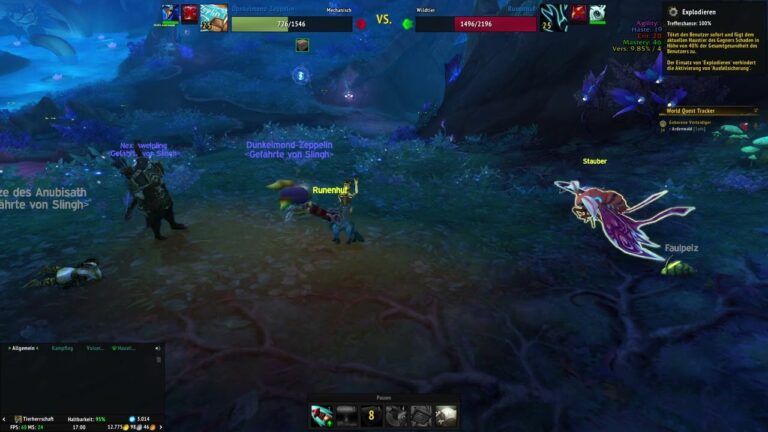The width and height of the screenshot is (768, 432).
Task: Click the enemy team's green eye pet icon
Action: point(598,13)
